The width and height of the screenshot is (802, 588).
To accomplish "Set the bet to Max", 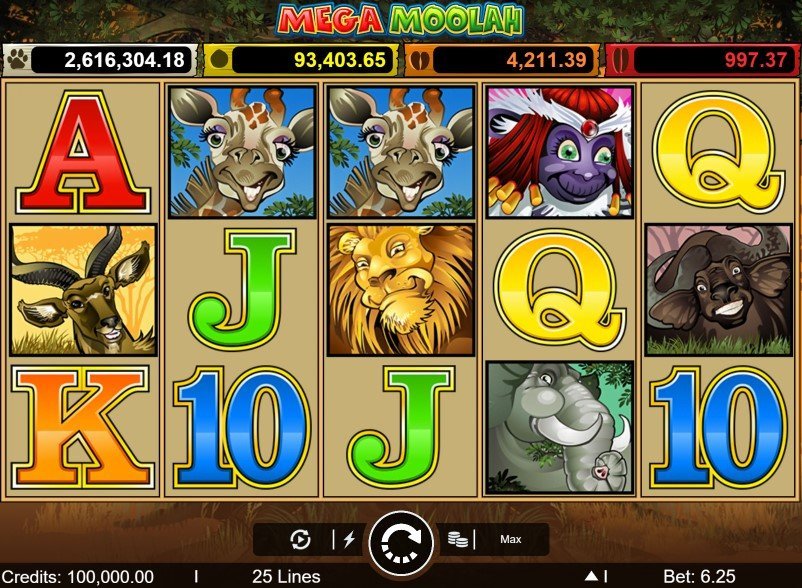I will [x=511, y=540].
